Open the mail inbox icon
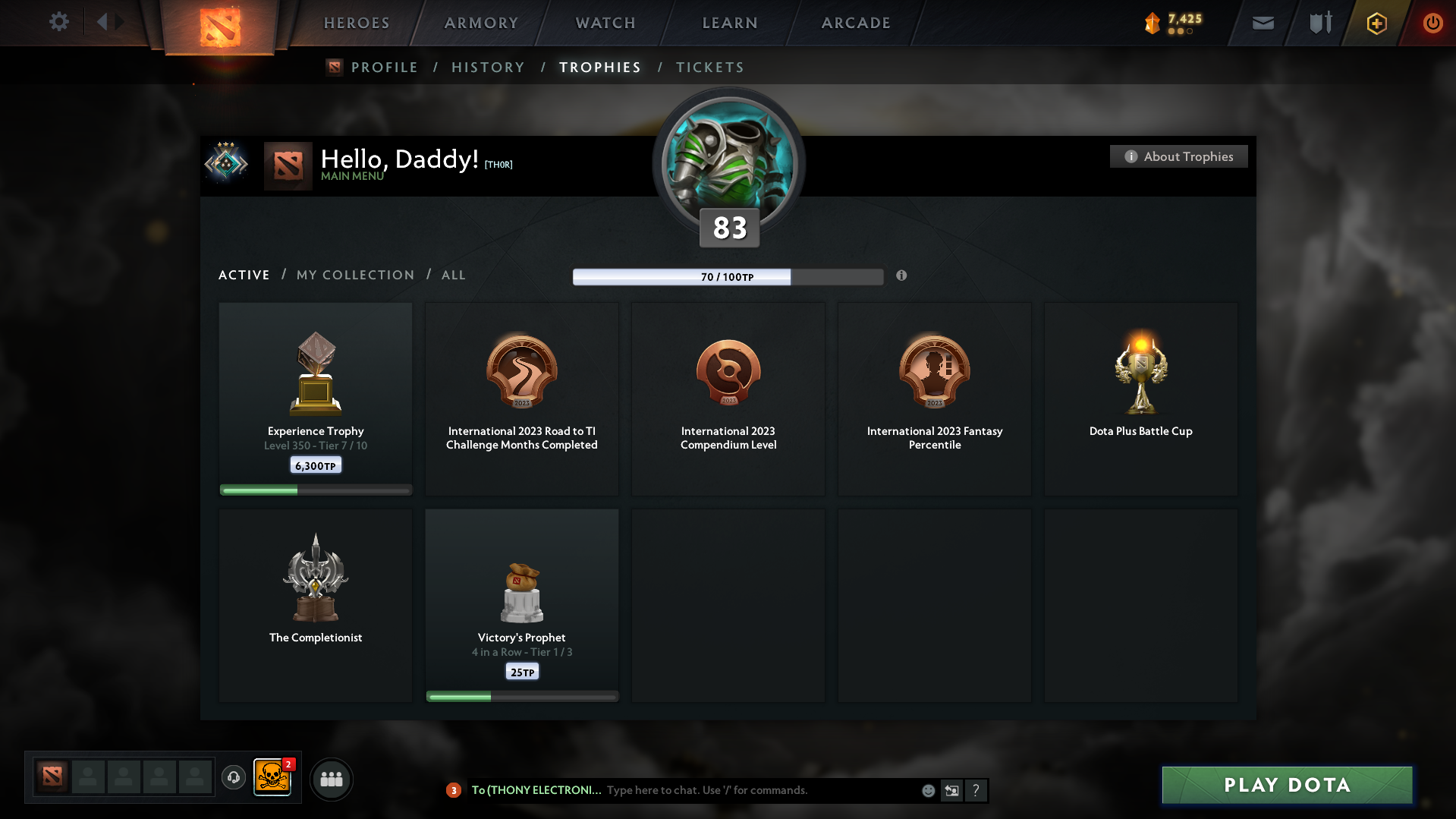The height and width of the screenshot is (819, 1456). pos(1262,23)
